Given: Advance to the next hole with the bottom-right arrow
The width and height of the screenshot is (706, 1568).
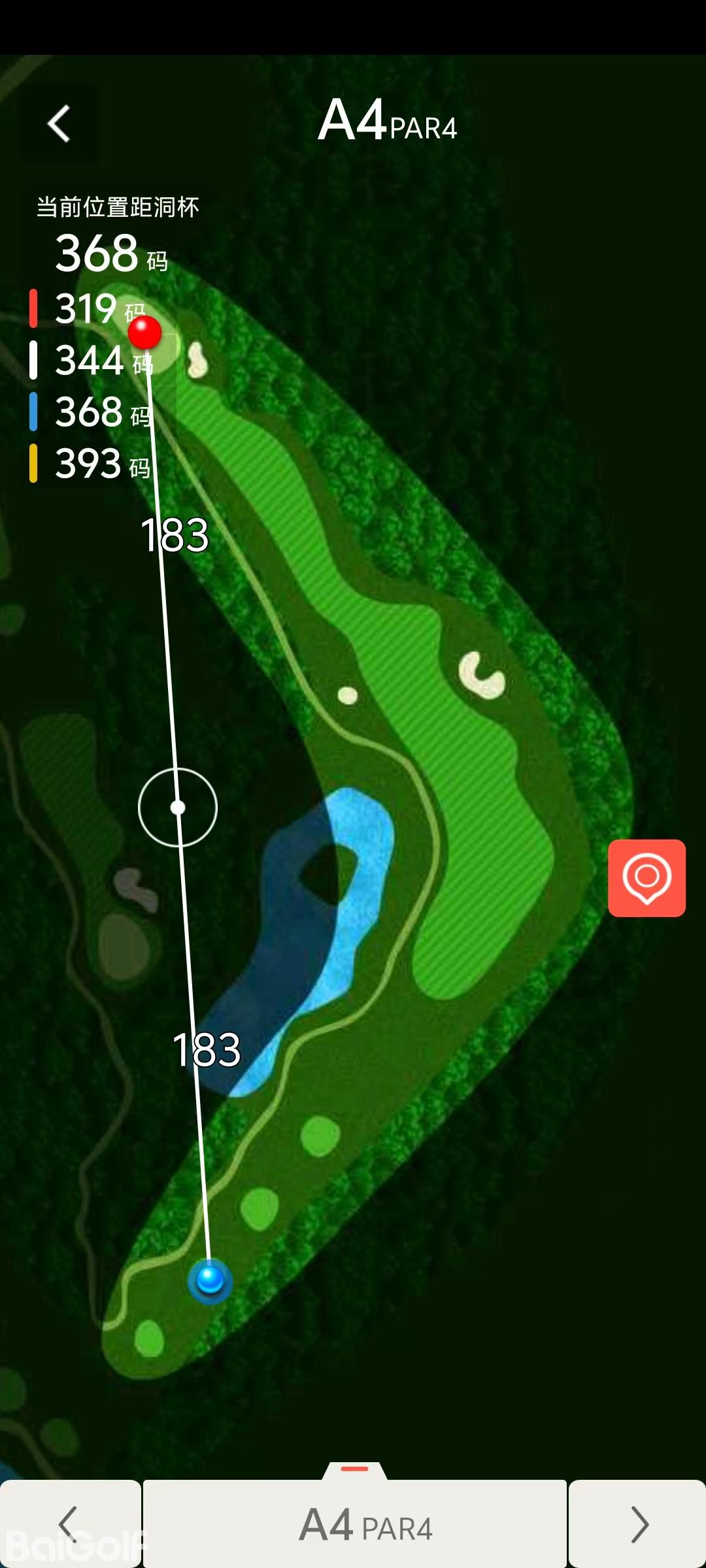Looking at the screenshot, I should coord(637,1524).
